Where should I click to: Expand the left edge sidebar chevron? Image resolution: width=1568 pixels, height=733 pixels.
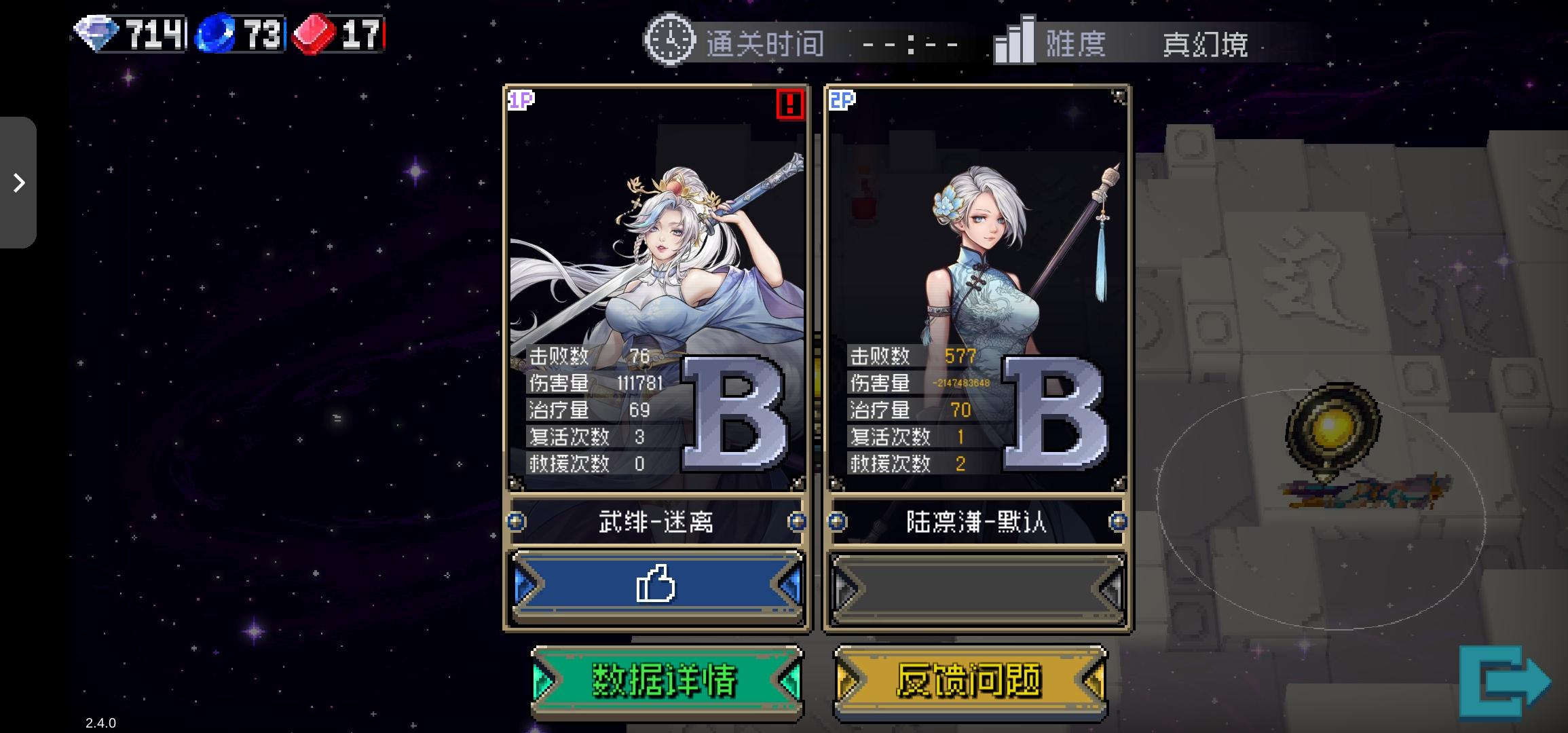(x=18, y=183)
